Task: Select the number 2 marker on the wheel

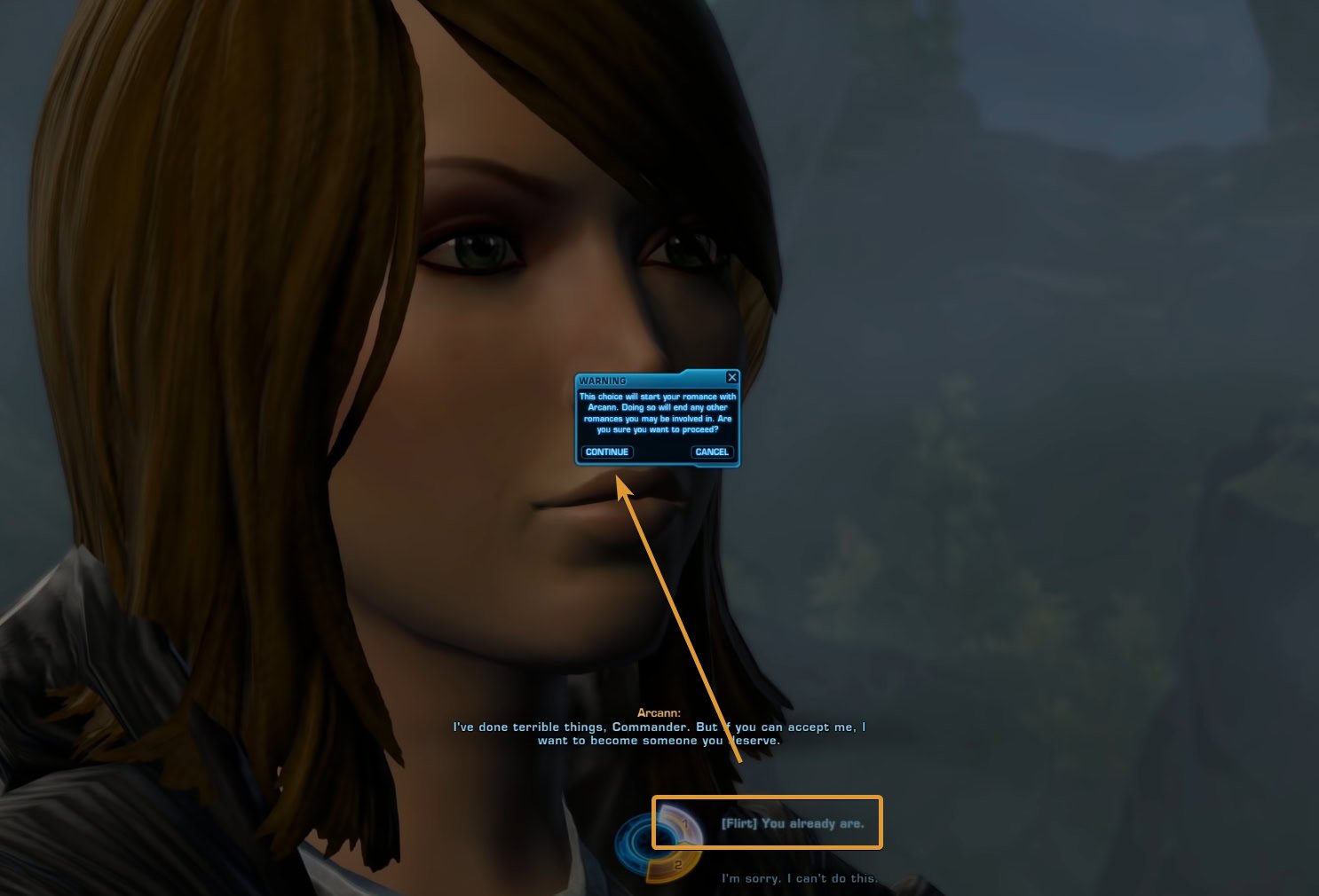Action: pos(677,865)
